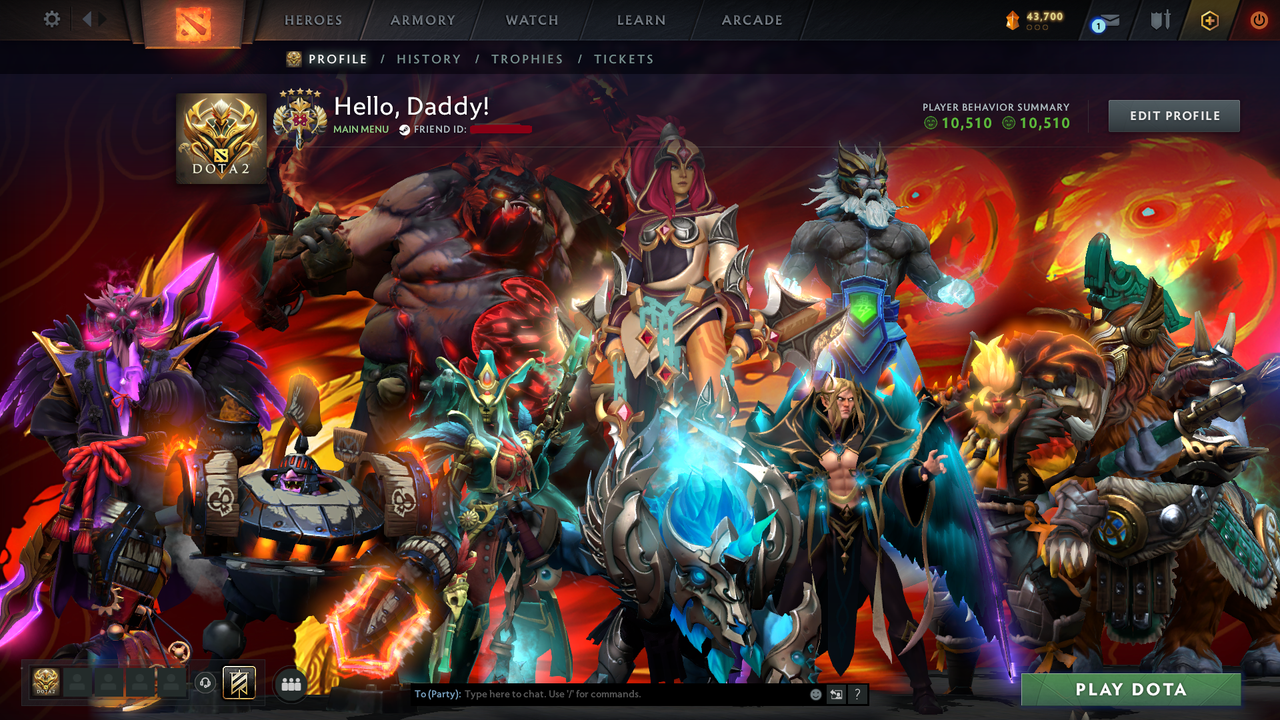This screenshot has height=720, width=1280.
Task: Open settings with the gear icon
Action: pyautogui.click(x=52, y=19)
